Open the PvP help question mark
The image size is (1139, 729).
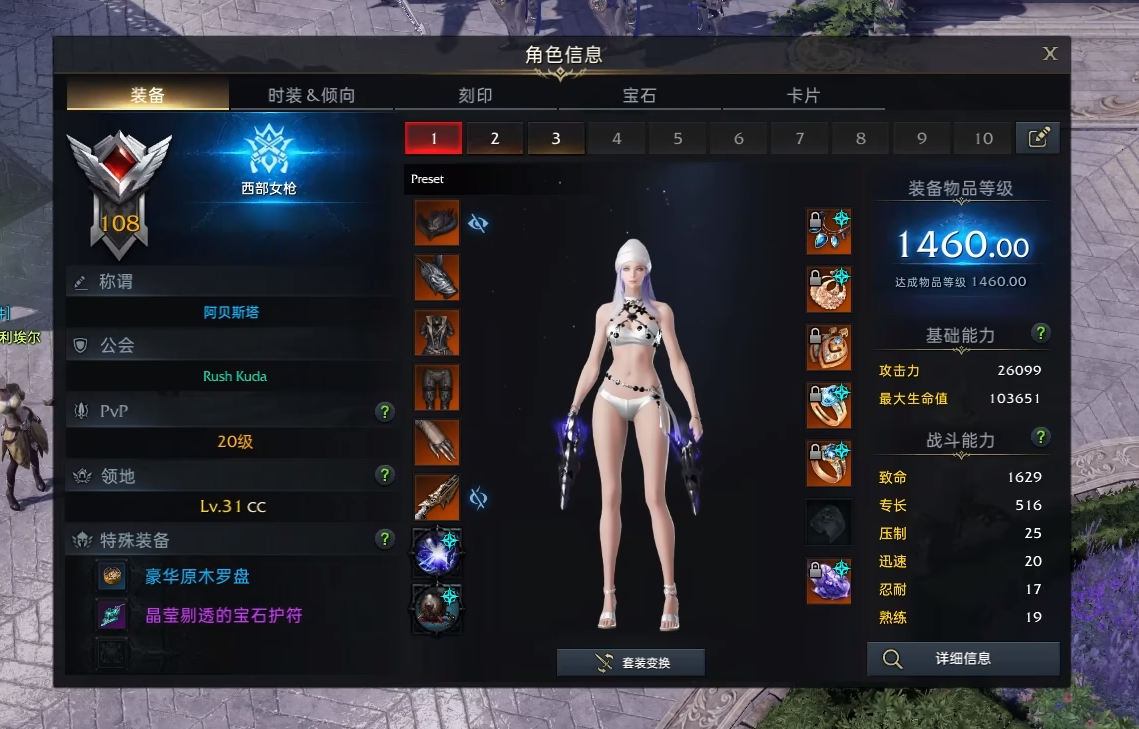tap(384, 411)
